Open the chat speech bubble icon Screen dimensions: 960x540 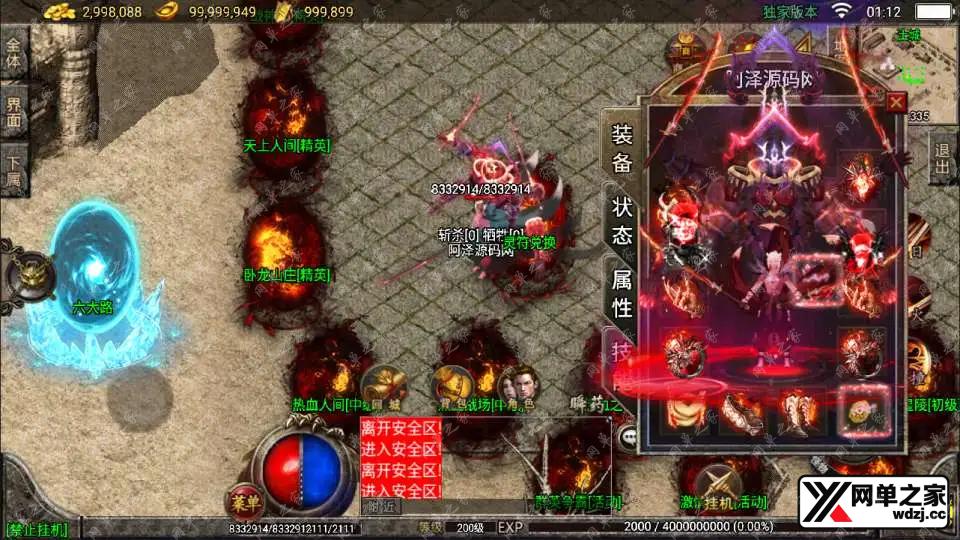pos(628,436)
